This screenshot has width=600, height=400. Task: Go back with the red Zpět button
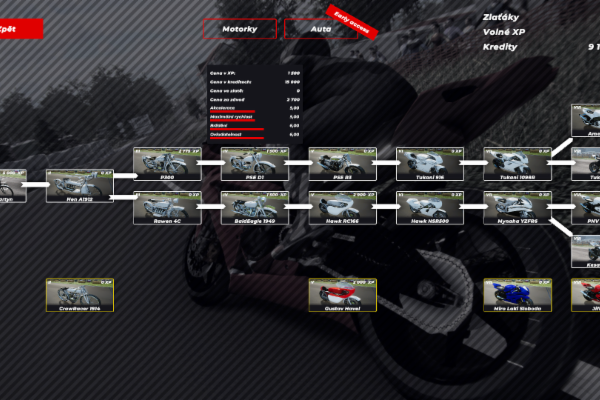pos(20,29)
